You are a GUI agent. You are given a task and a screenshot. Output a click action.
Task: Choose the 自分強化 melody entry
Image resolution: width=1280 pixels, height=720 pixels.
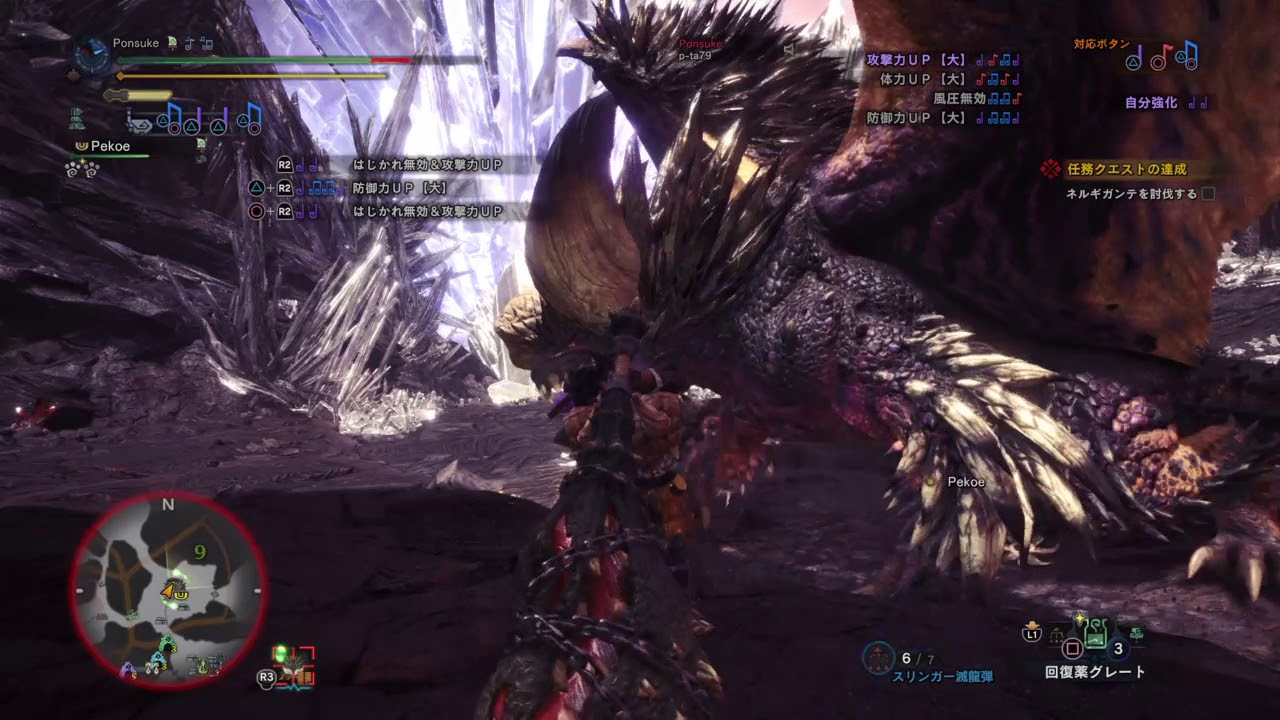[1164, 102]
